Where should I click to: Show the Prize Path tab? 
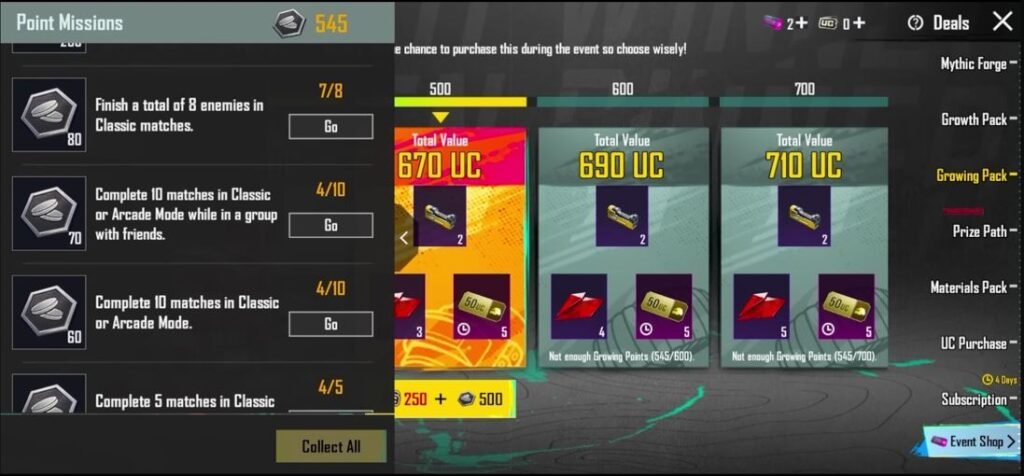click(x=979, y=231)
